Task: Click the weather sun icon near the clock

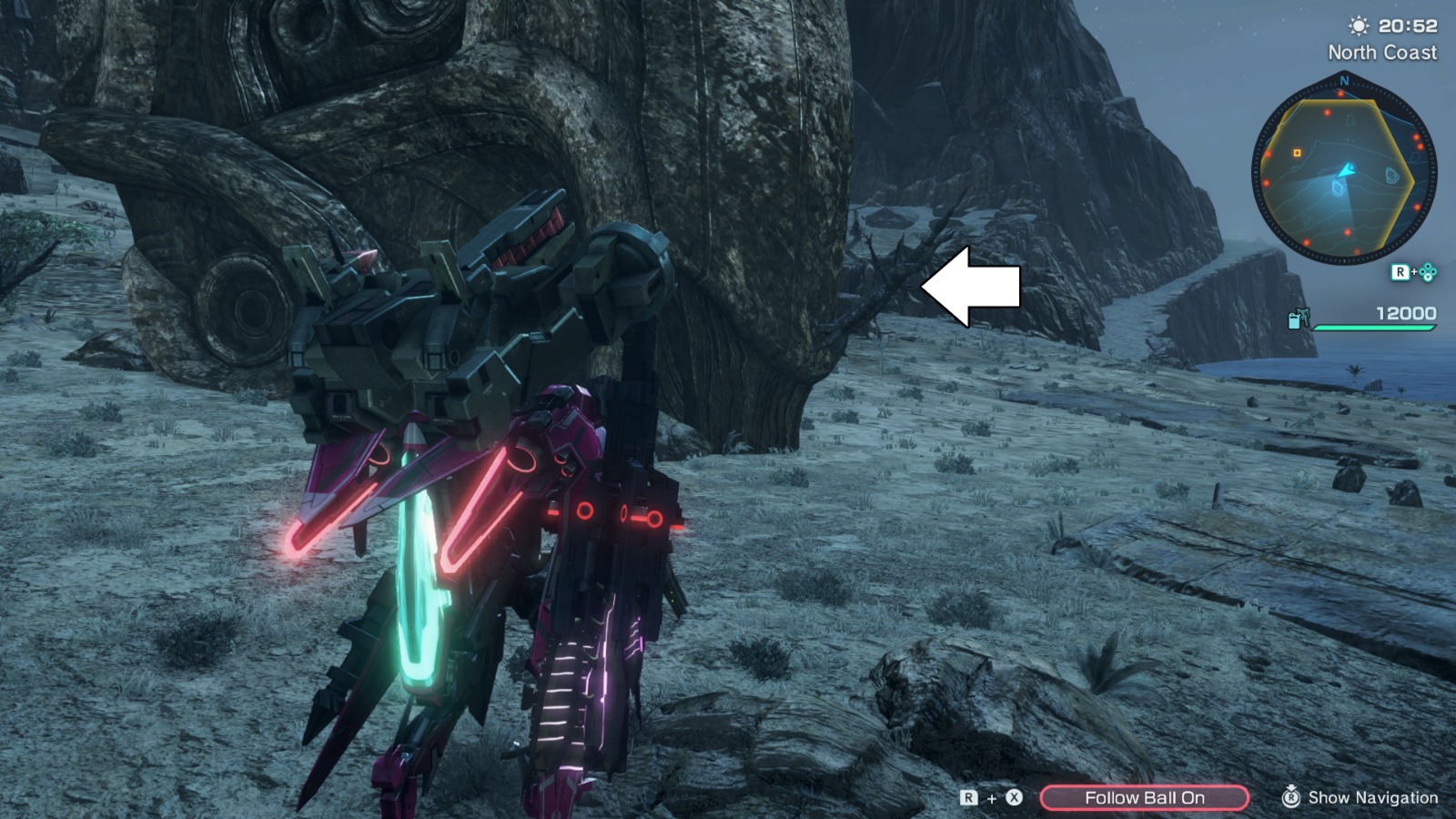Action: pyautogui.click(x=1358, y=26)
